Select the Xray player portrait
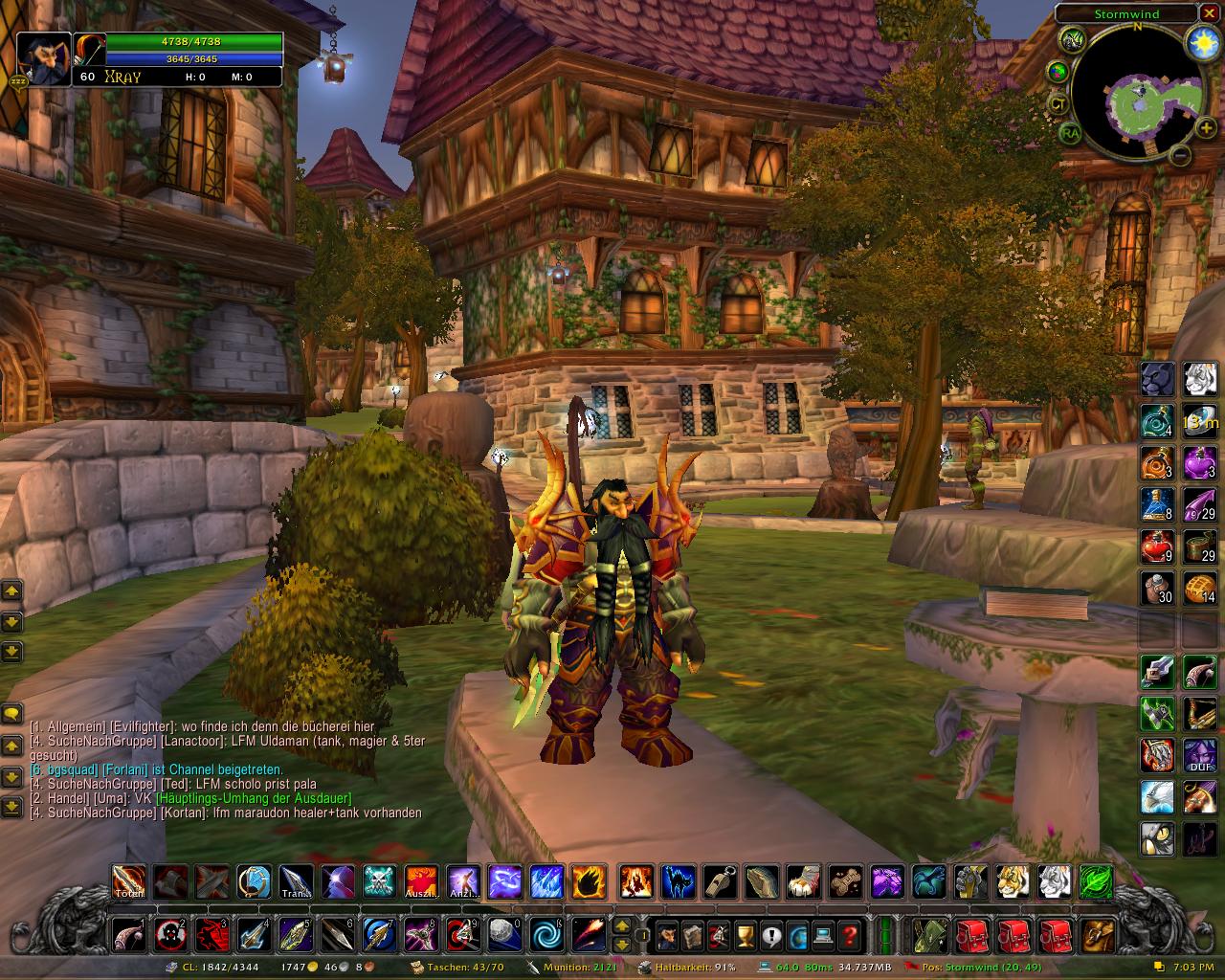The width and height of the screenshot is (1225, 980). click(44, 59)
